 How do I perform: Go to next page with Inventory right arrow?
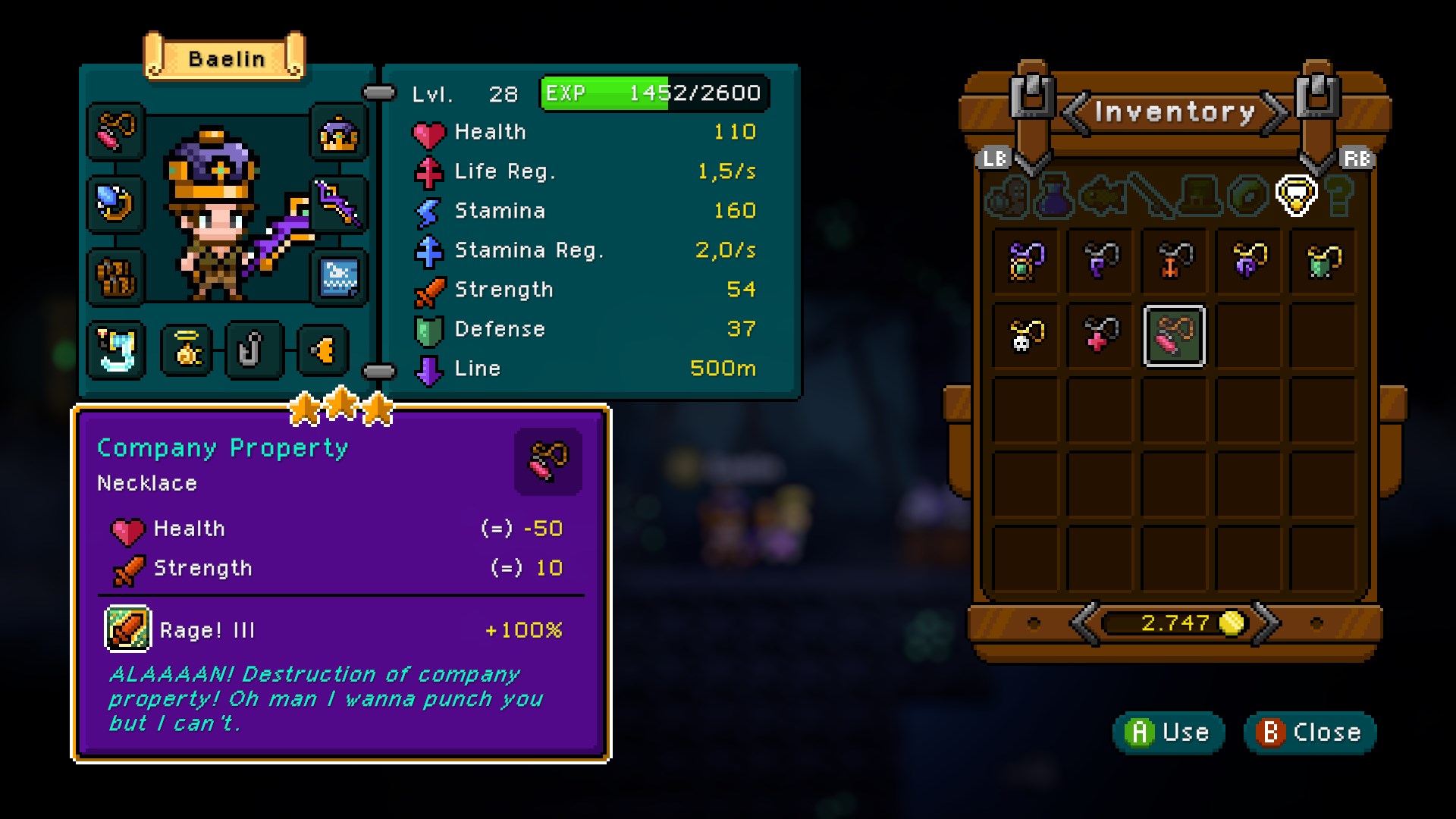(x=1276, y=113)
